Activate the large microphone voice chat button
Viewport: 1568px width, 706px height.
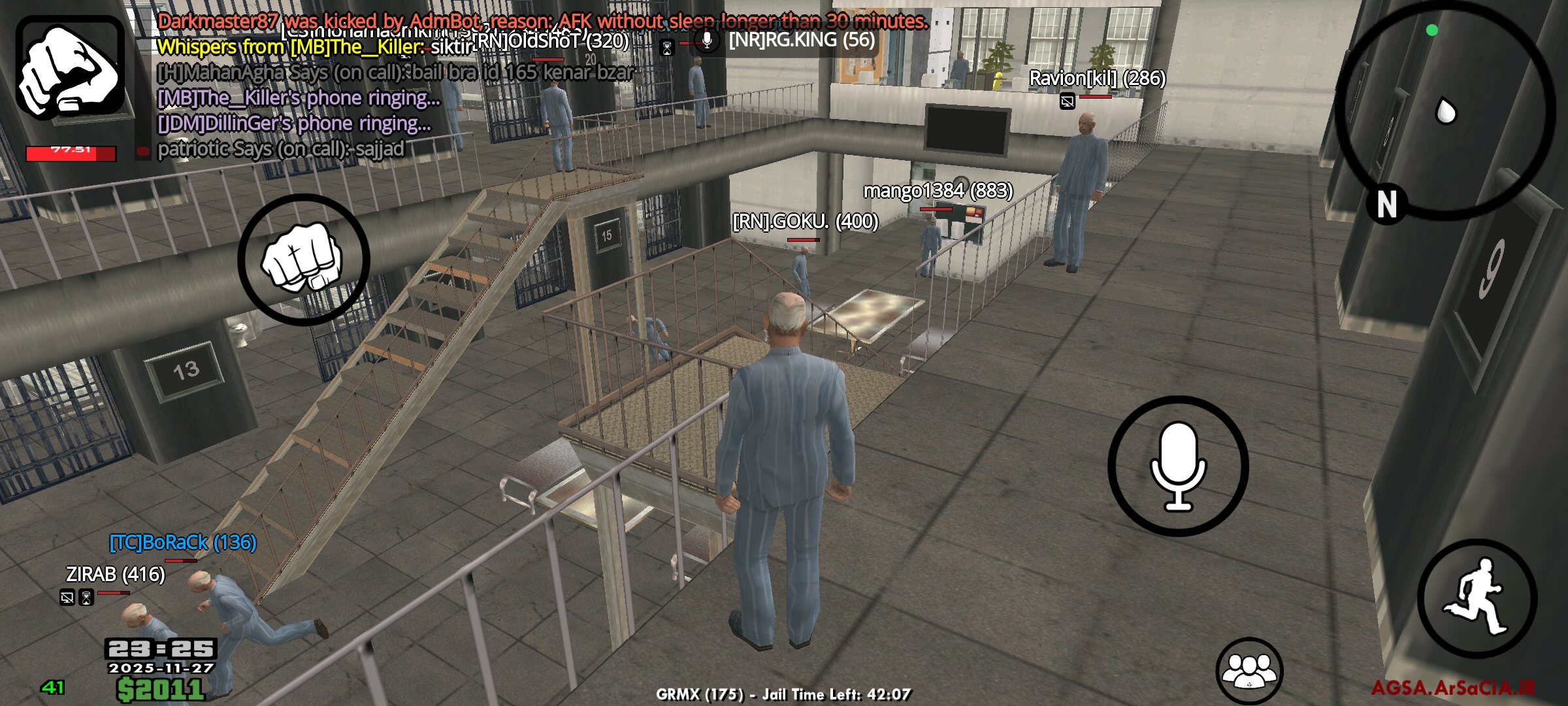[x=1178, y=466]
